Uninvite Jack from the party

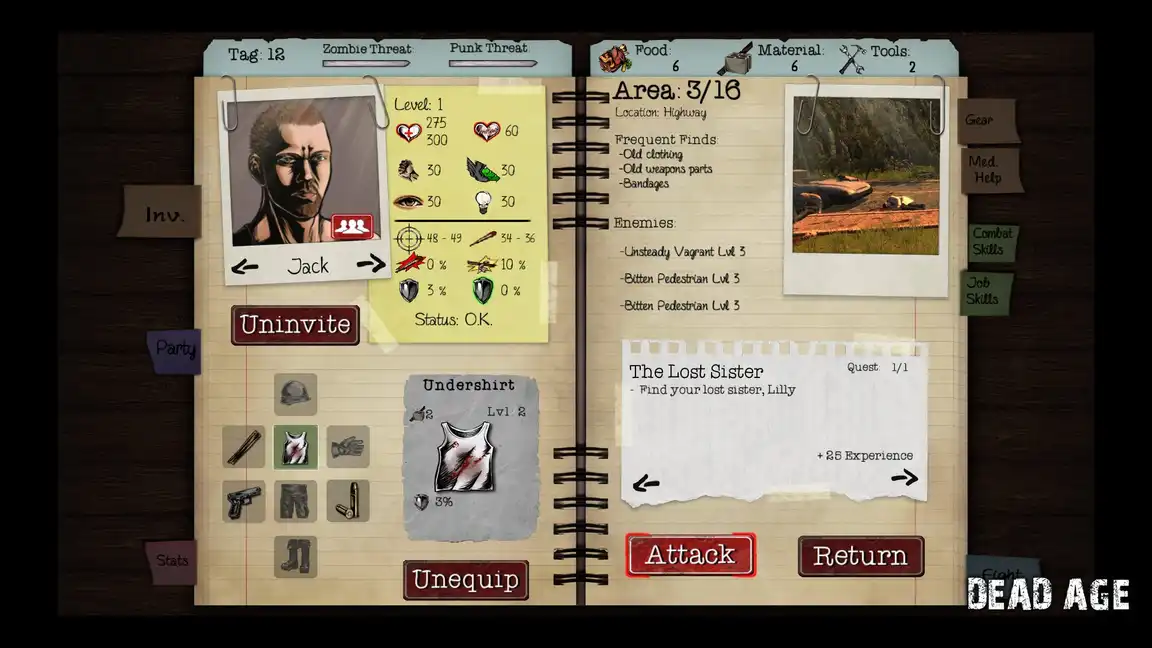click(295, 325)
